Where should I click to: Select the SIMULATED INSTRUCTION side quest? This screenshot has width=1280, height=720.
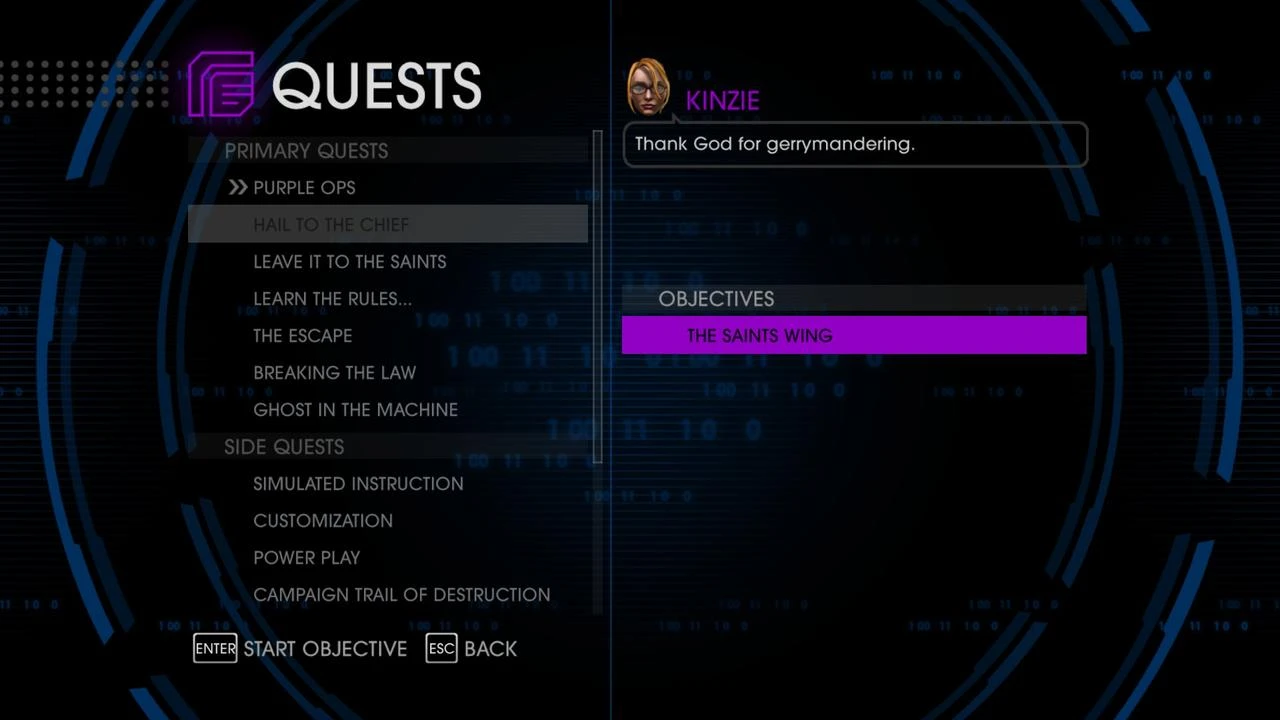click(x=358, y=483)
